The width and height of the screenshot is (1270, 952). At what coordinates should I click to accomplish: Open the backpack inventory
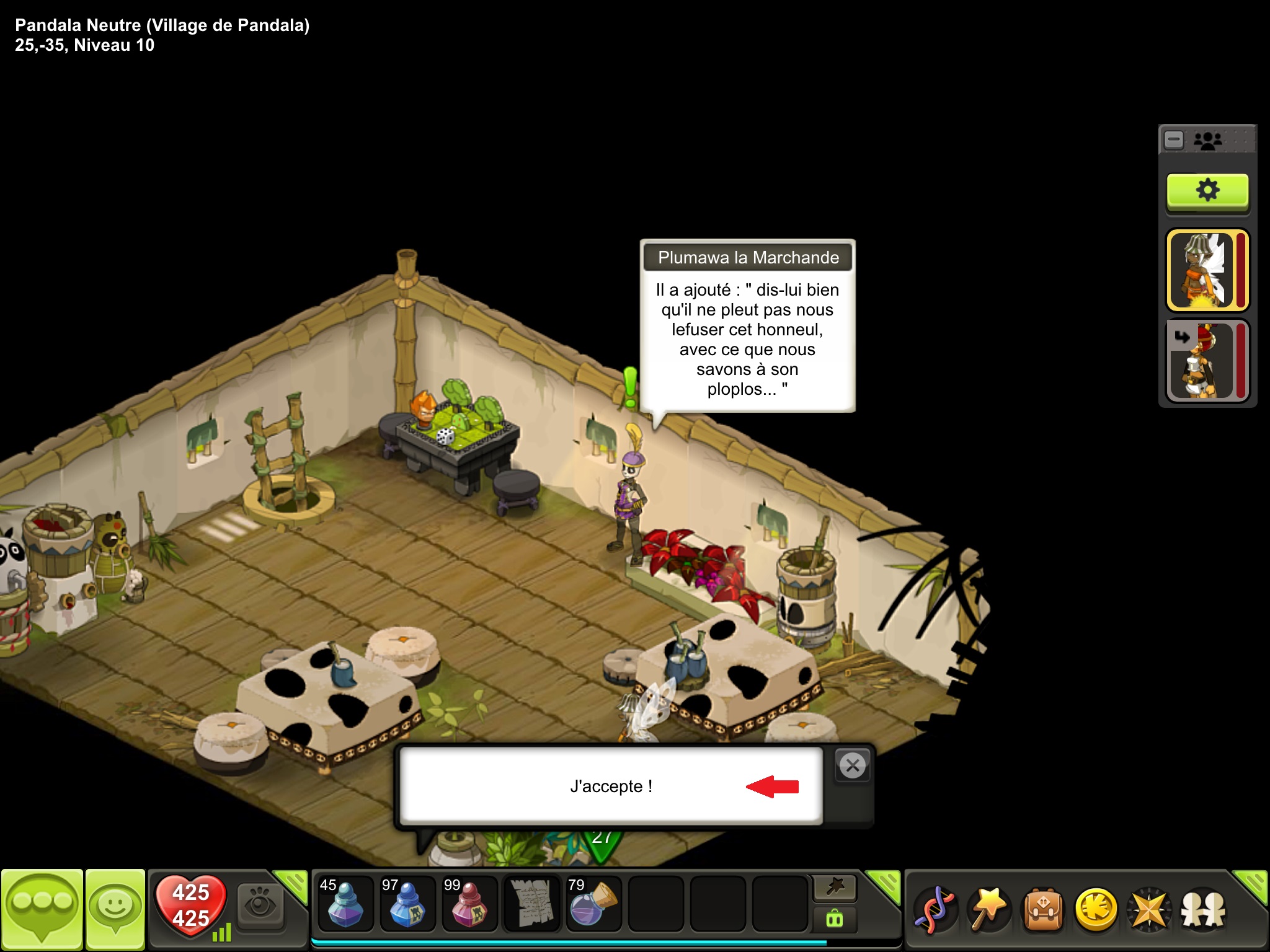(x=1043, y=910)
